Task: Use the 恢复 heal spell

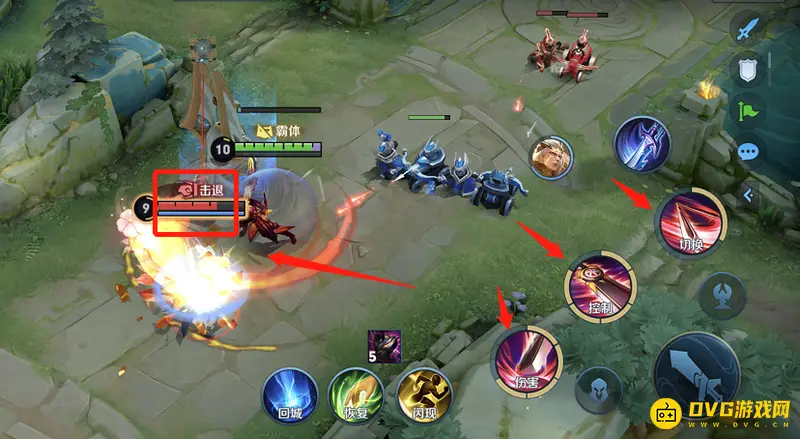Action: coord(355,392)
